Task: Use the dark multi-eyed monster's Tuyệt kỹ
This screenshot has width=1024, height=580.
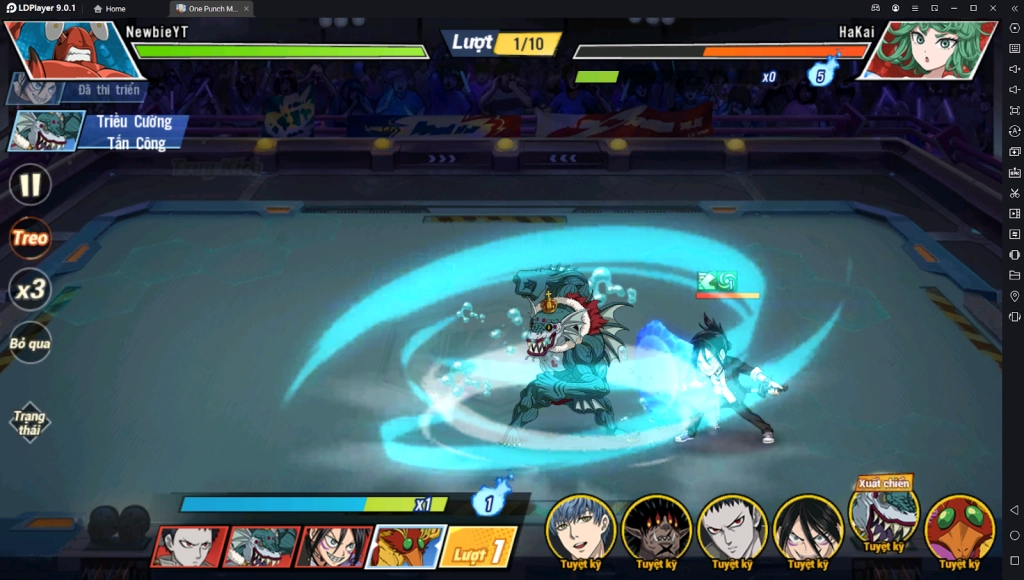Action: pyautogui.click(x=656, y=529)
